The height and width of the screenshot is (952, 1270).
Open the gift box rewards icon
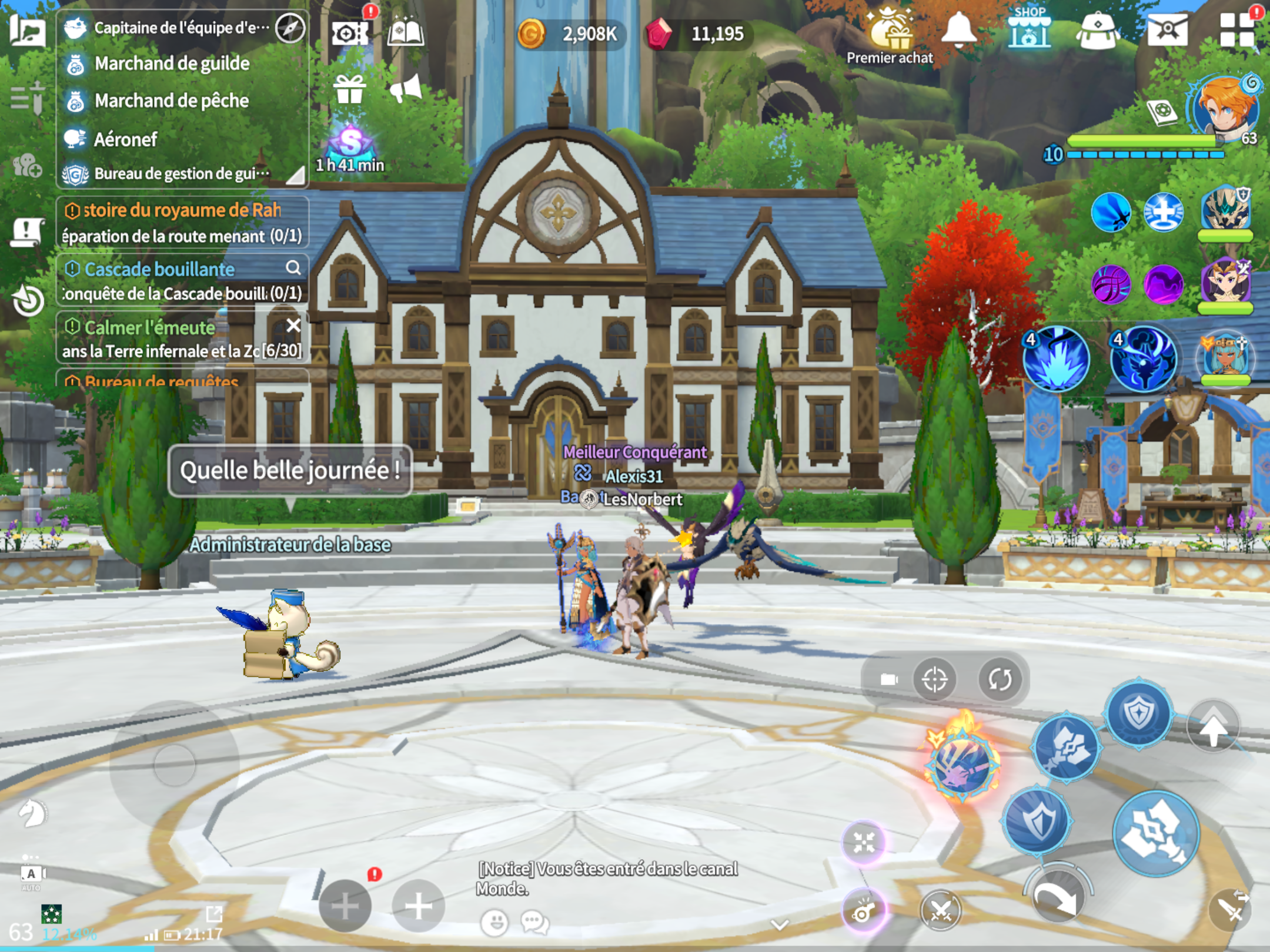(350, 90)
